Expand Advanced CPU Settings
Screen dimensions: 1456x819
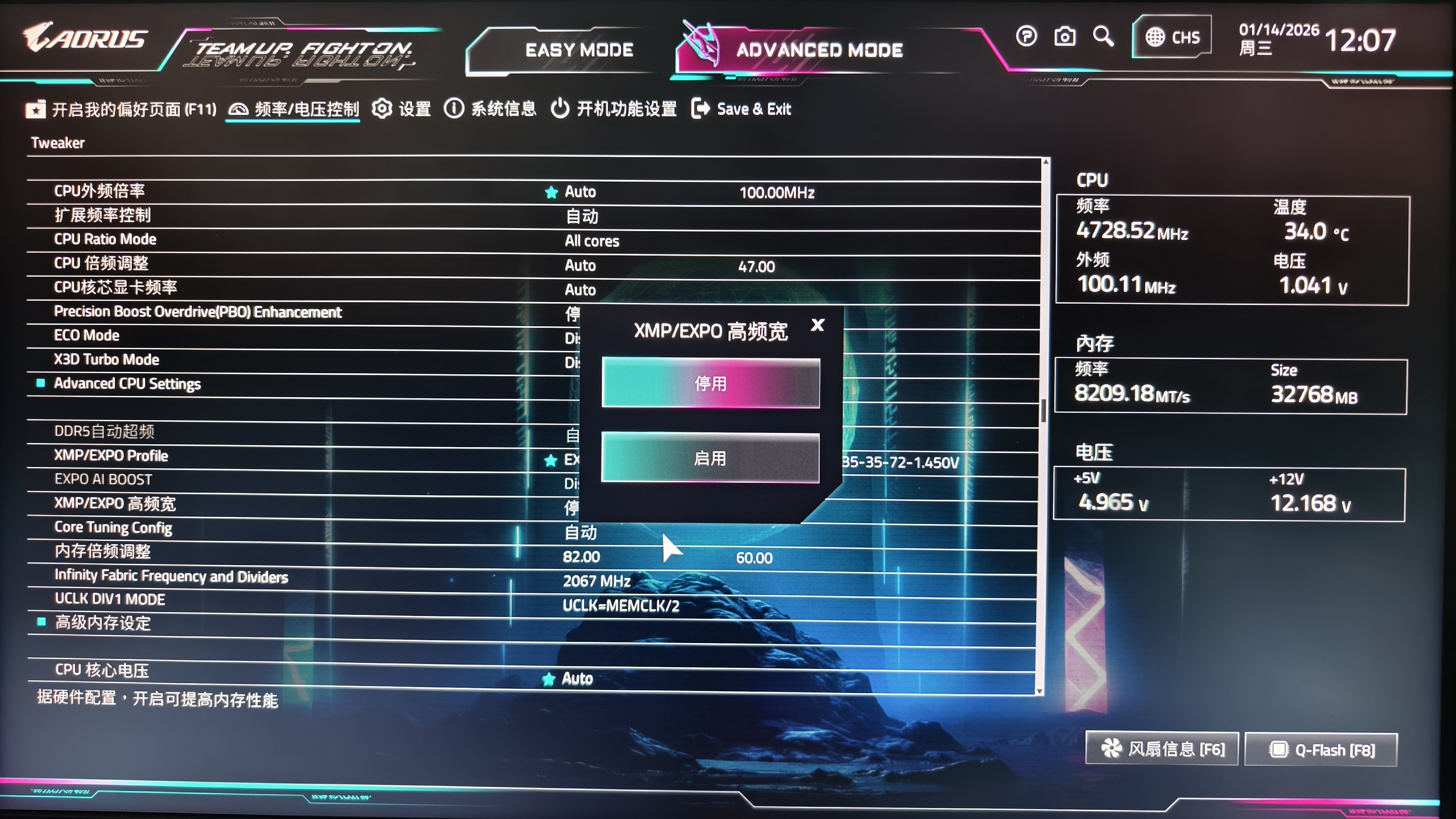[x=127, y=383]
